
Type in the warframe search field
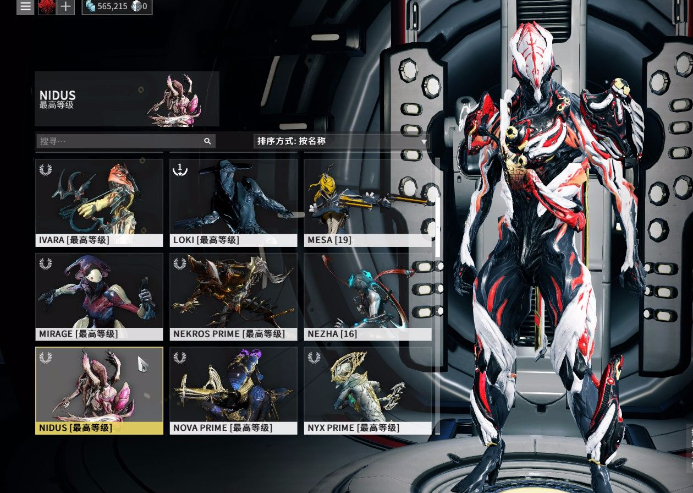point(118,142)
